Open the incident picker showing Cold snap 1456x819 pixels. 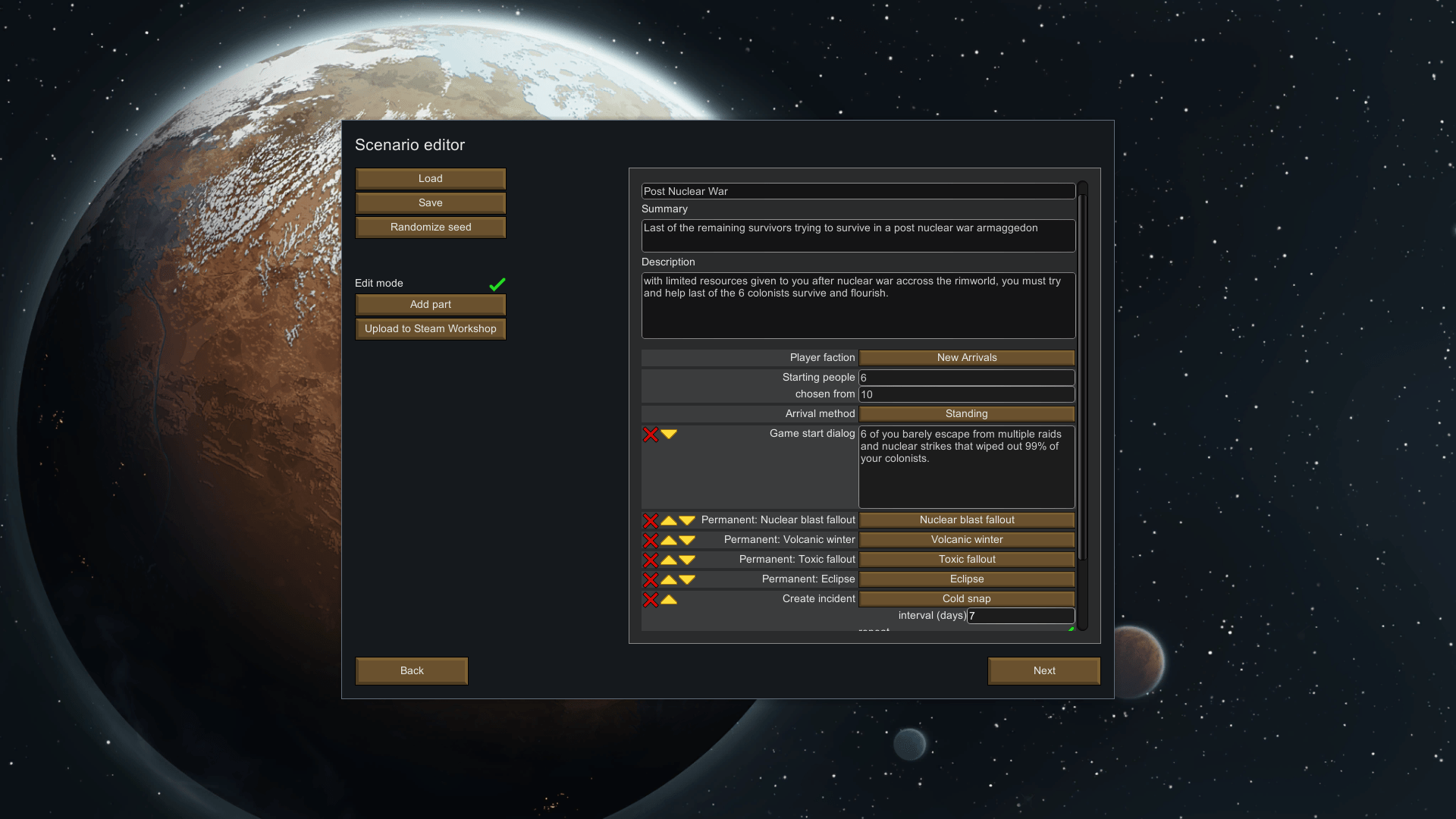[x=966, y=598]
